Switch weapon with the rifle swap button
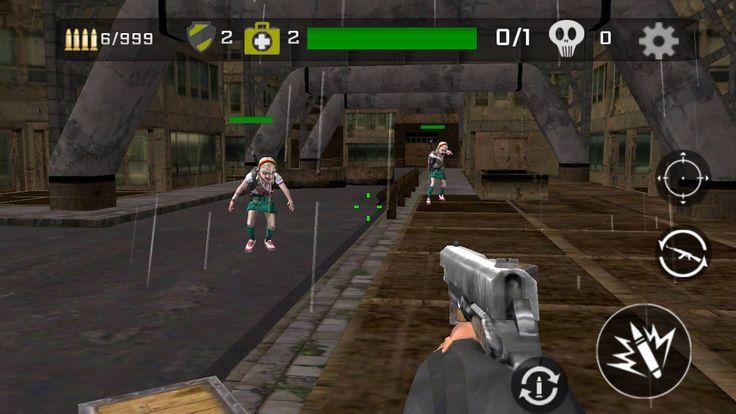Viewport: 736px width, 414px height. (x=683, y=252)
